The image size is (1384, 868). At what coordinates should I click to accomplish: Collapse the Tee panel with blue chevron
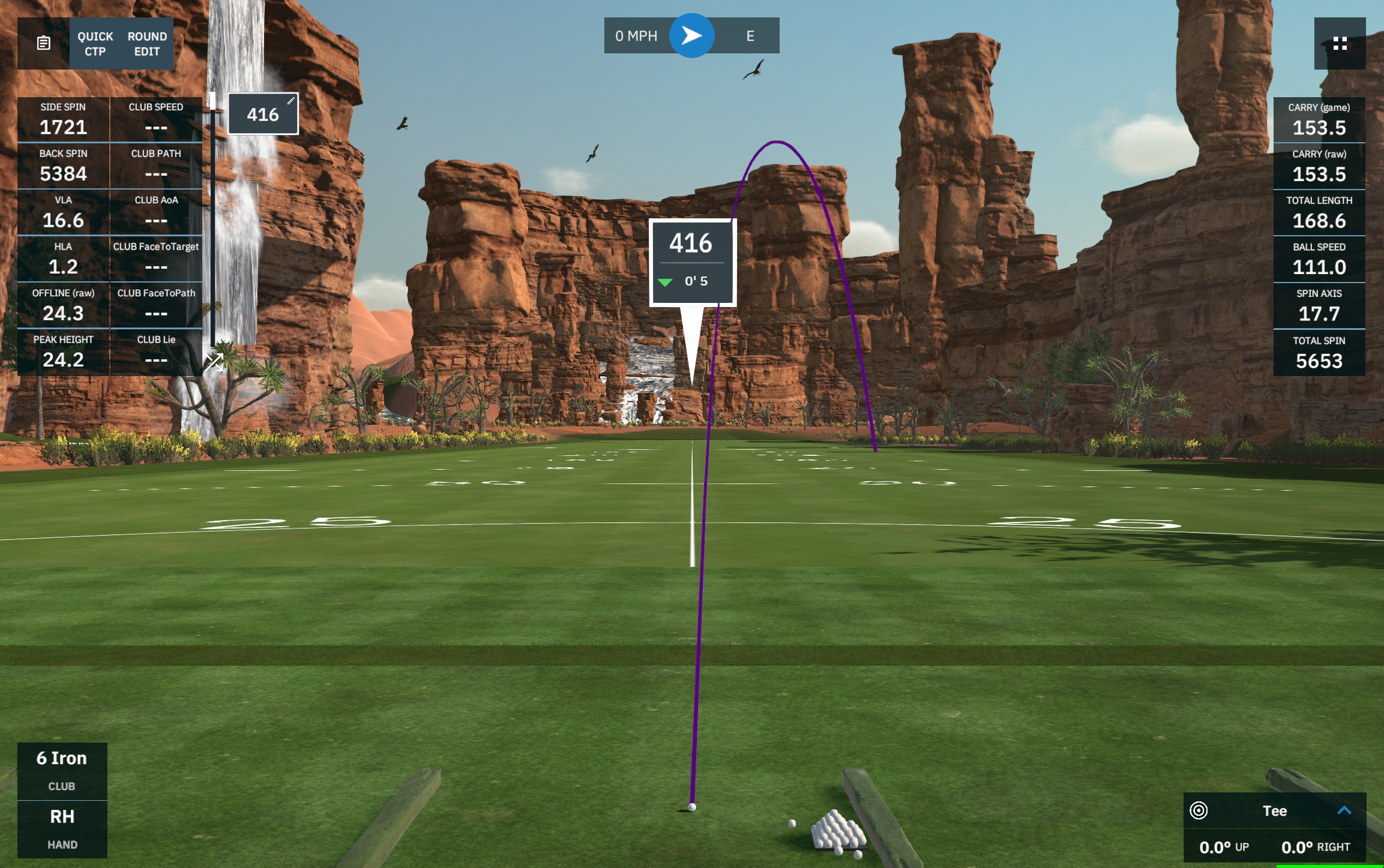(1344, 810)
